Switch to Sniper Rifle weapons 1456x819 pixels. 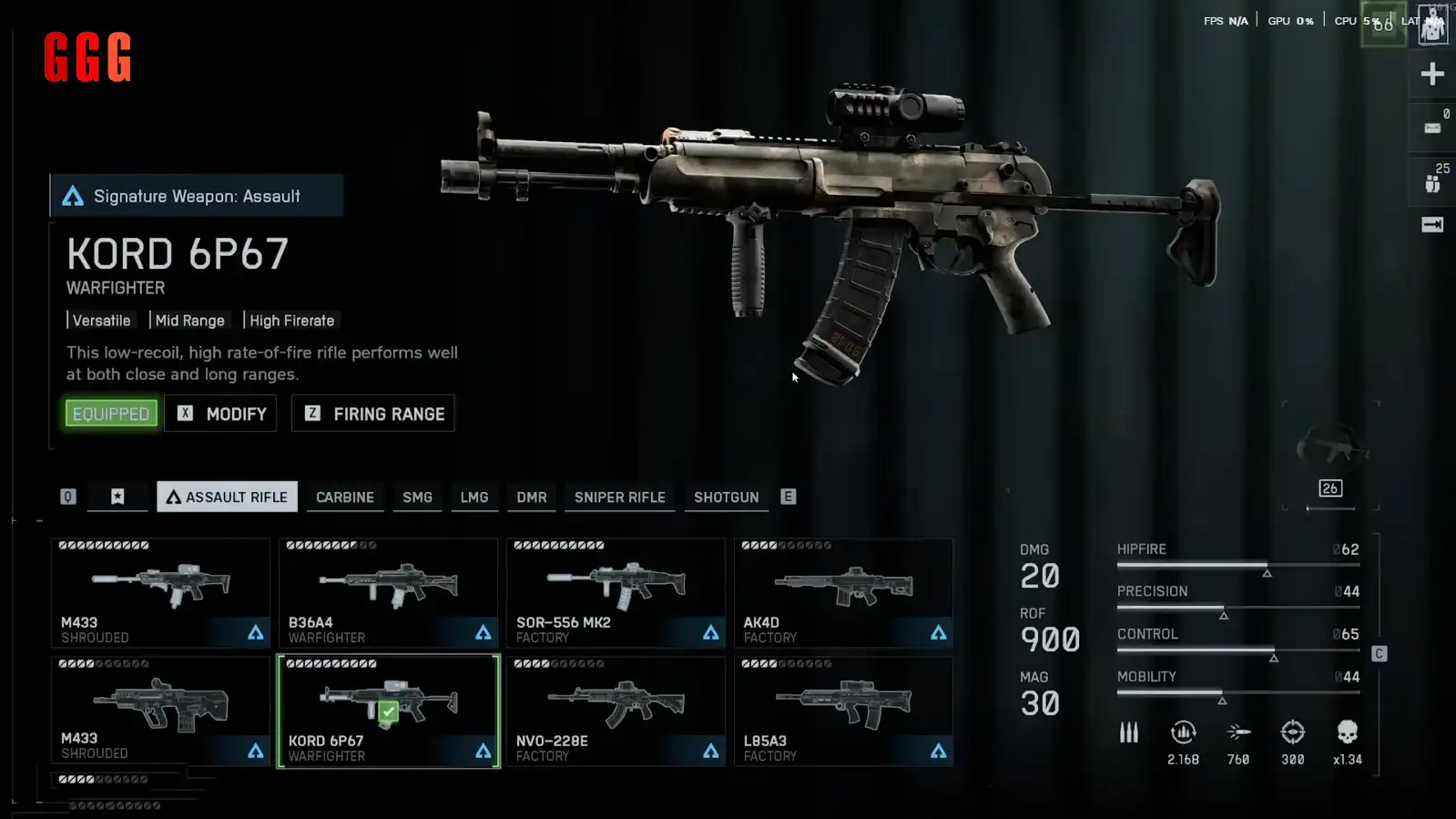[x=619, y=497]
